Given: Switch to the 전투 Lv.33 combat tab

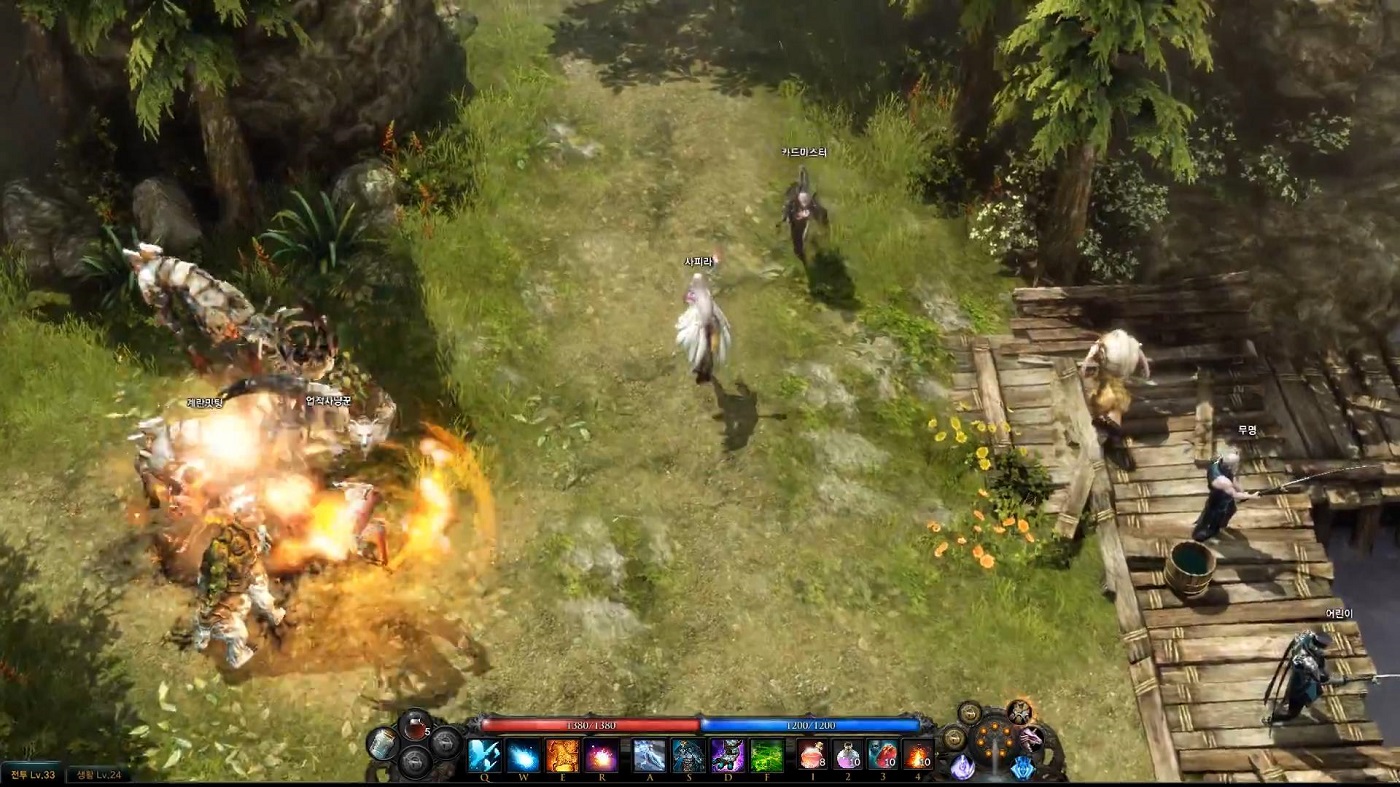Looking at the screenshot, I should coord(31,775).
